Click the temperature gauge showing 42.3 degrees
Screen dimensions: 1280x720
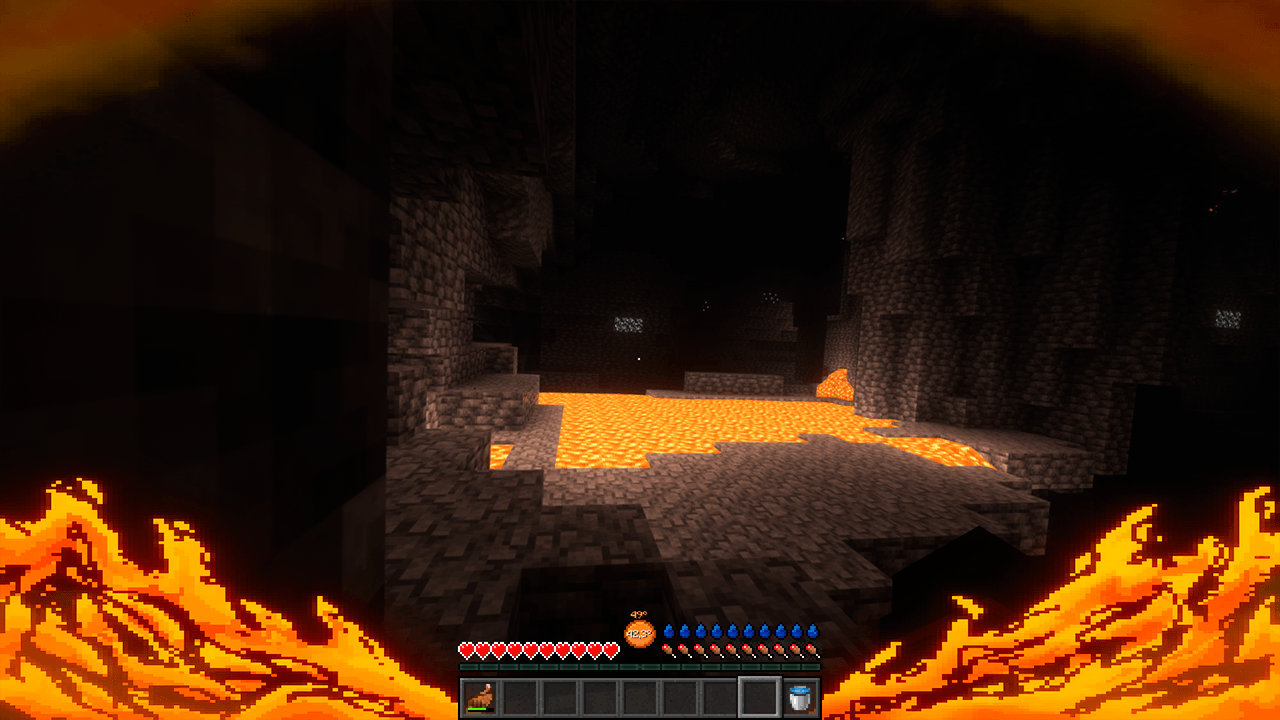(639, 632)
